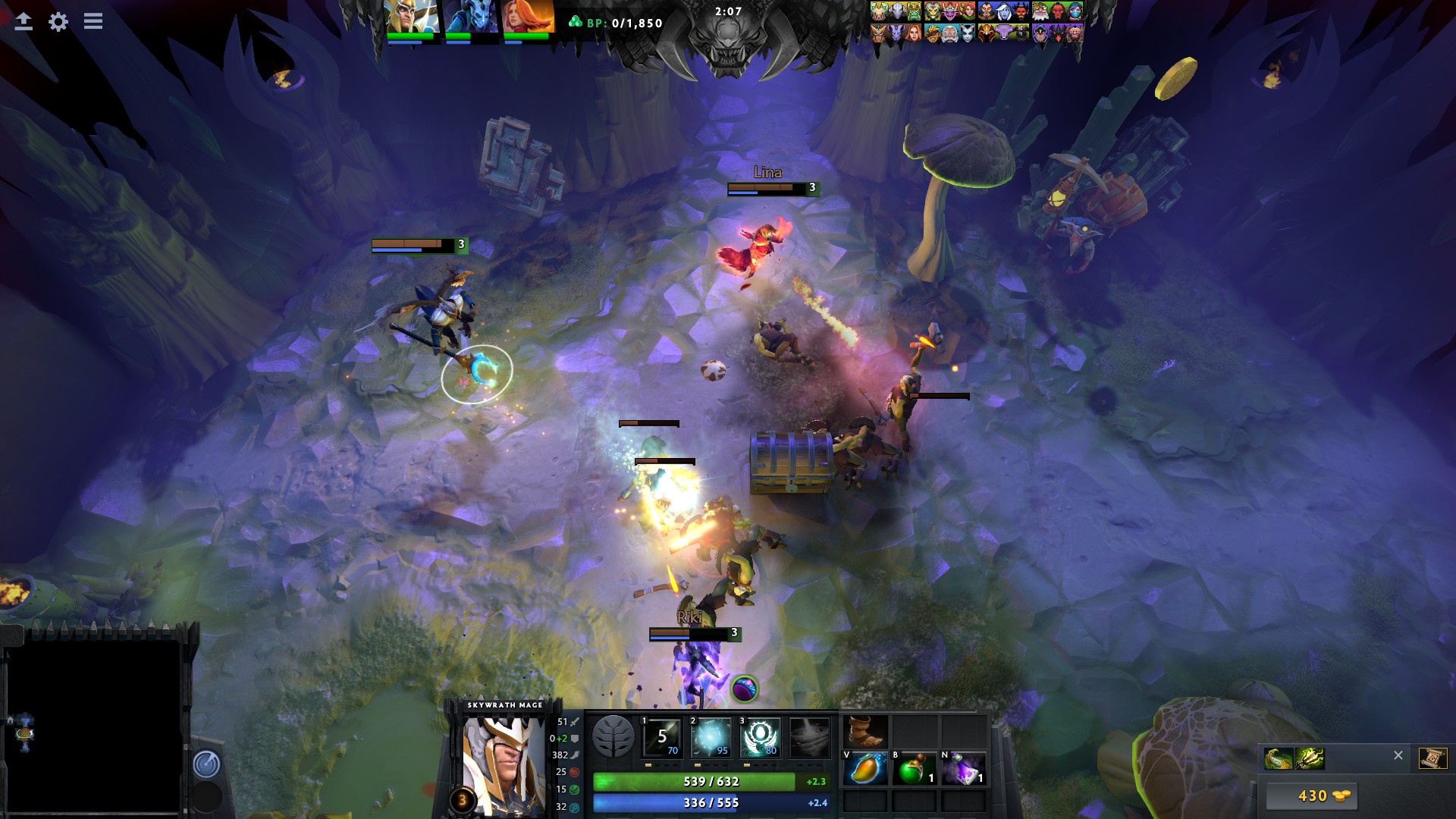Close the quick-buy item panel
Screen dimensions: 1456x819
[1398, 755]
